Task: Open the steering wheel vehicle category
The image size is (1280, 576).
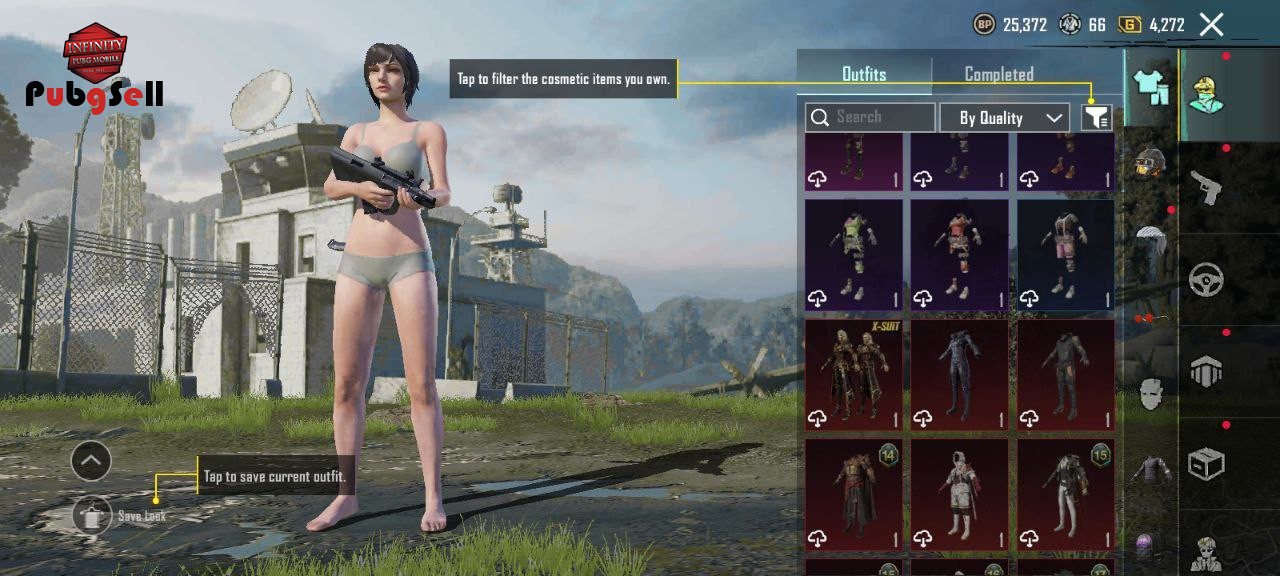Action: [x=1206, y=280]
